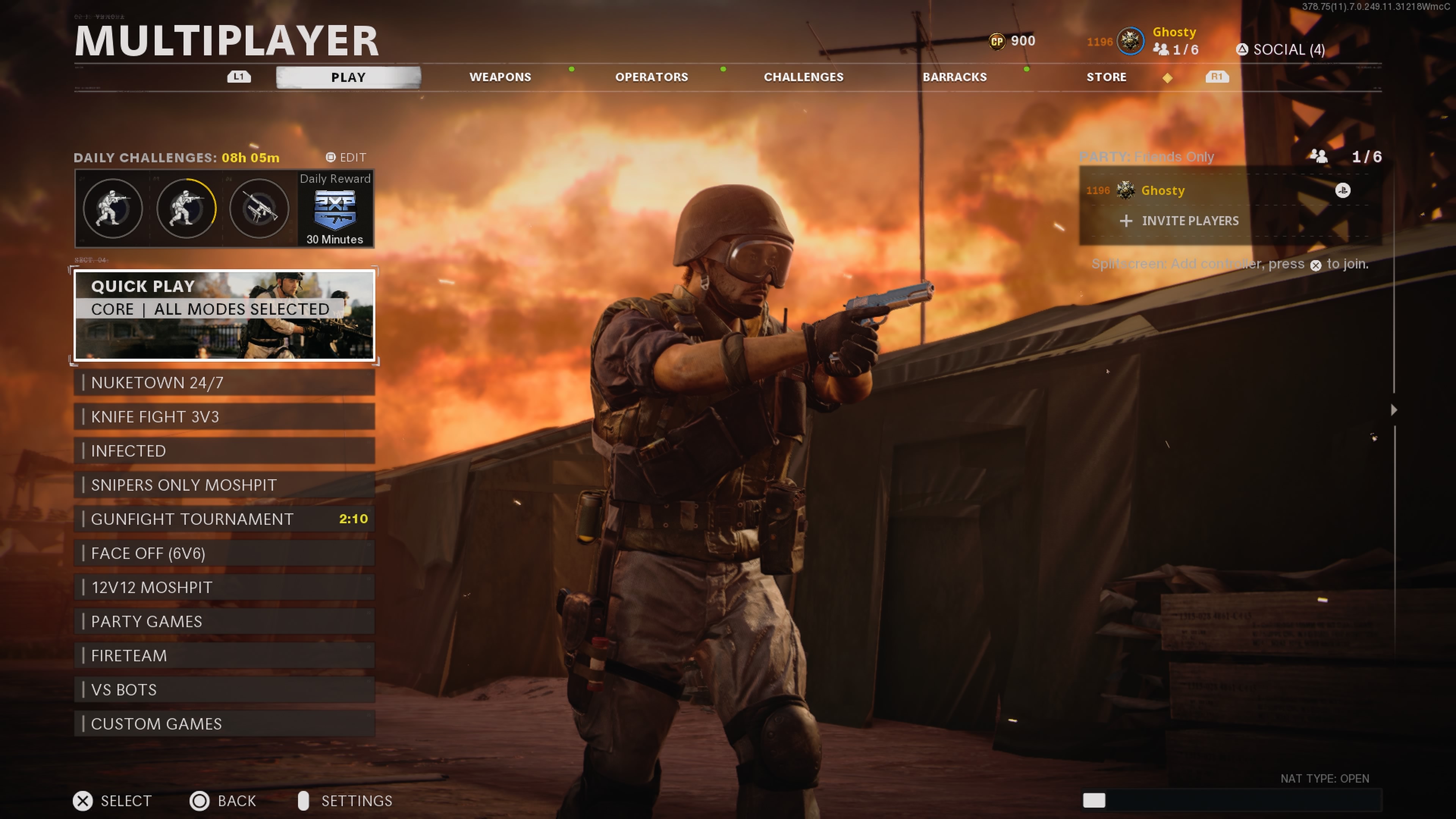Image resolution: width=1456 pixels, height=819 pixels.
Task: Select the Fireteam mode
Action: [224, 655]
